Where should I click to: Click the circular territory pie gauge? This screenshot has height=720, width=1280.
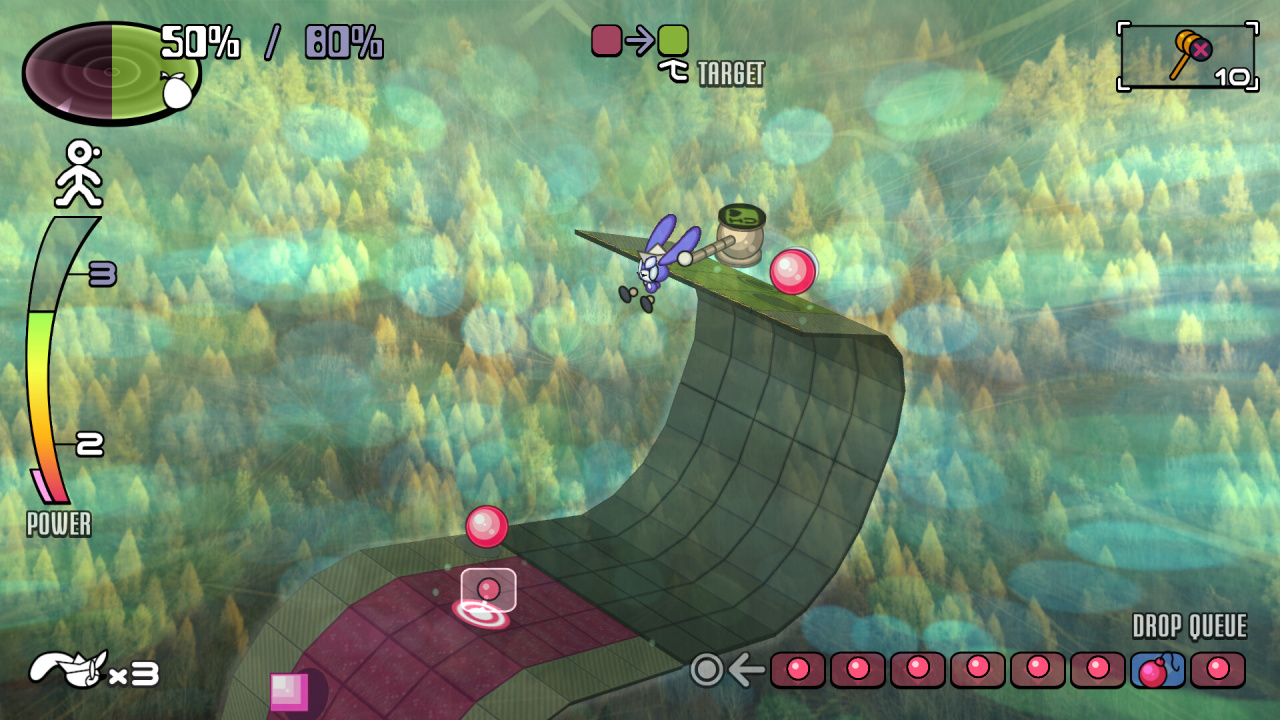pos(111,73)
